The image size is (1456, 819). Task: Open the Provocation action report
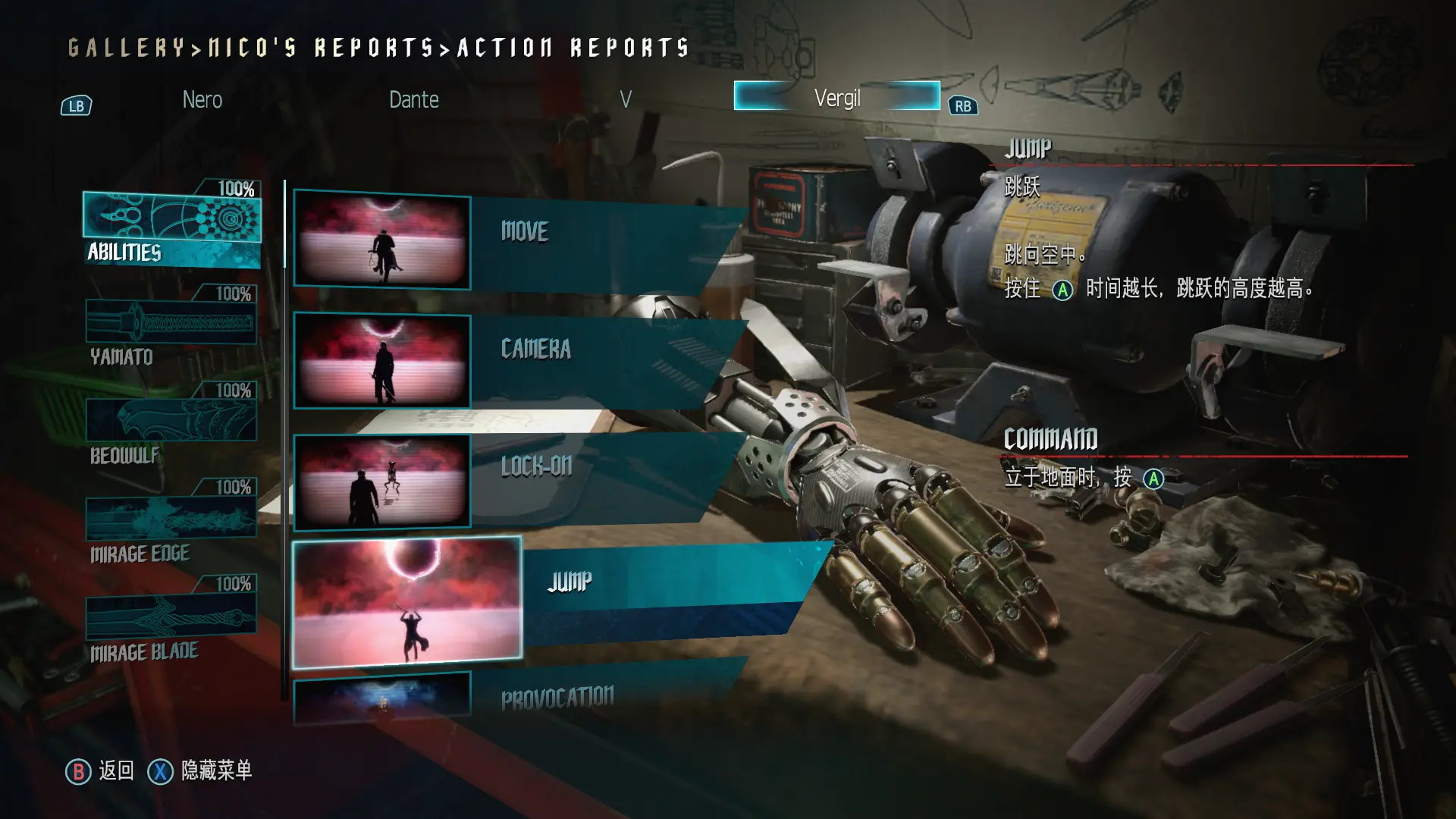click(591, 696)
